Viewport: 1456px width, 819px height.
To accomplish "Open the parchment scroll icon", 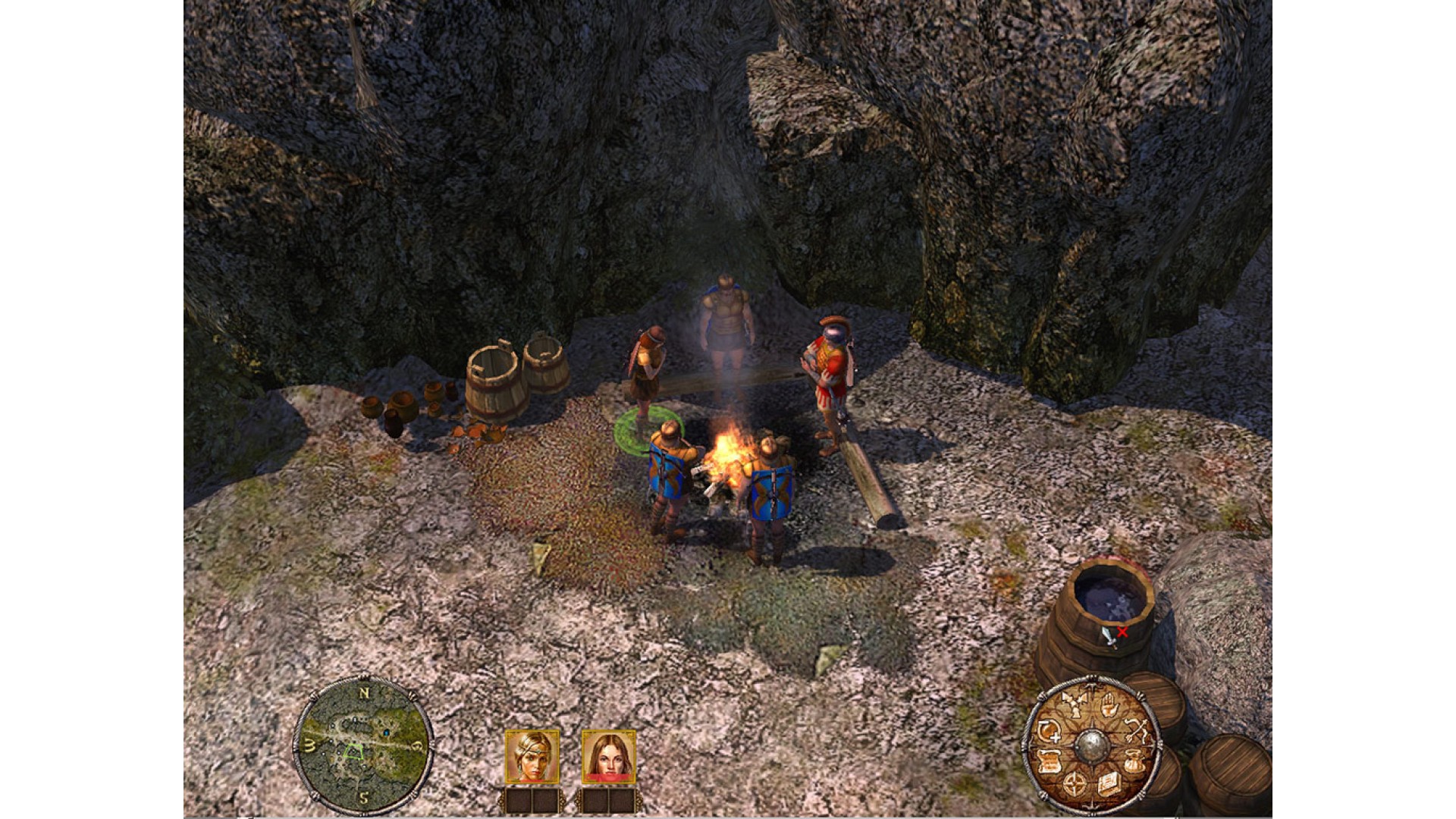I will tap(1049, 761).
